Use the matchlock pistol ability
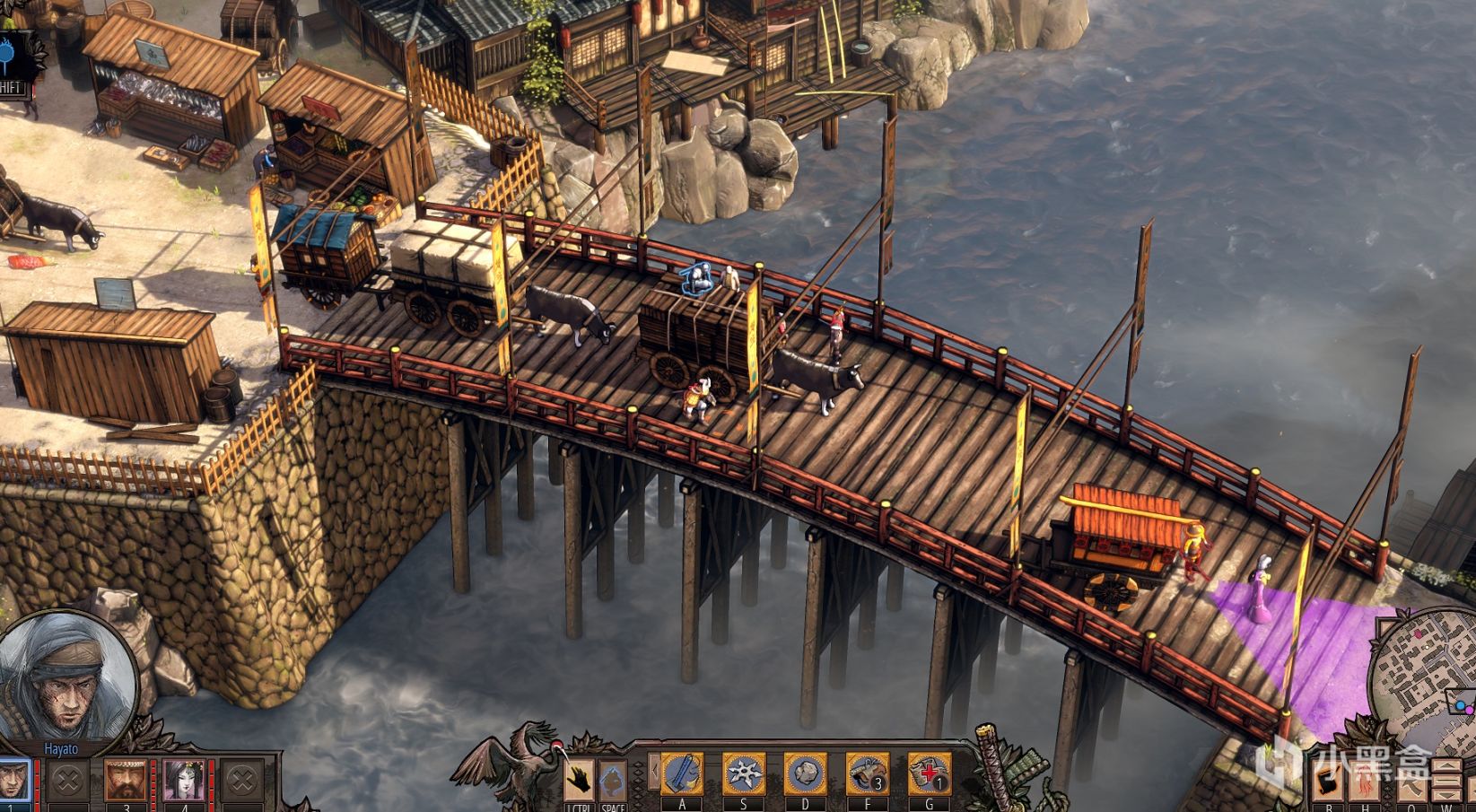Screen dimensions: 1476x812 (x=868, y=773)
